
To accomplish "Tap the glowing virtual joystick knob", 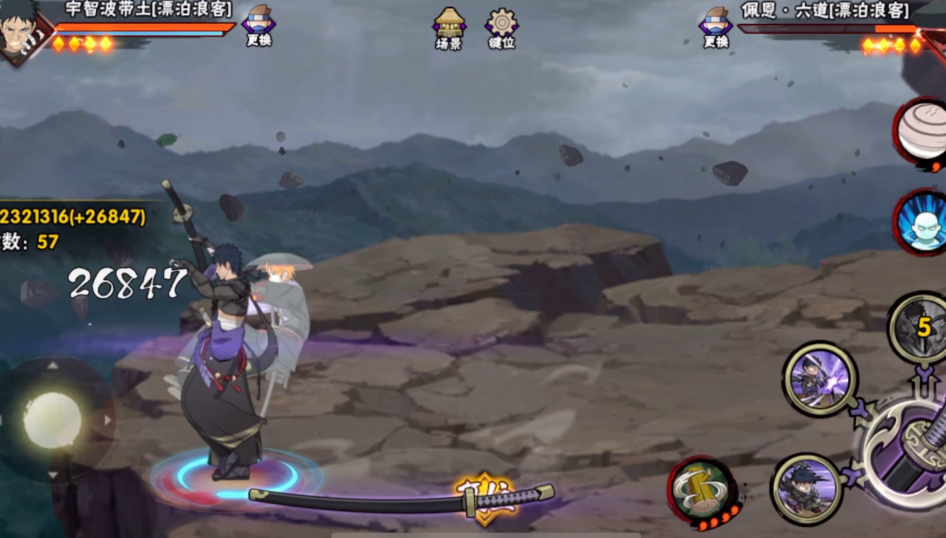I will click(53, 420).
